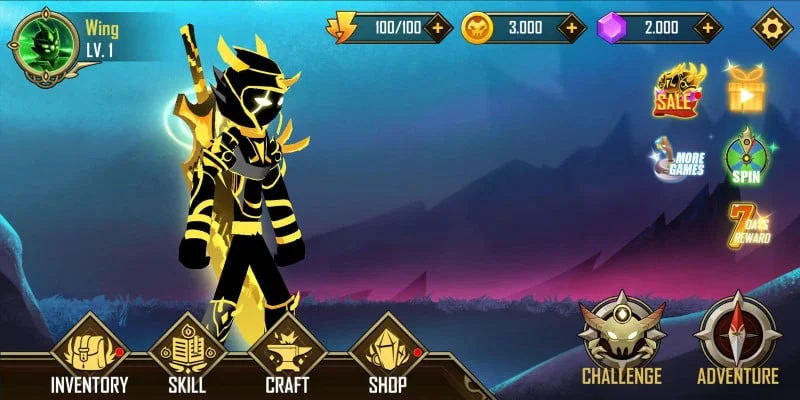Image resolution: width=800 pixels, height=400 pixels.
Task: Add more energy with the plus button
Action: point(437,28)
